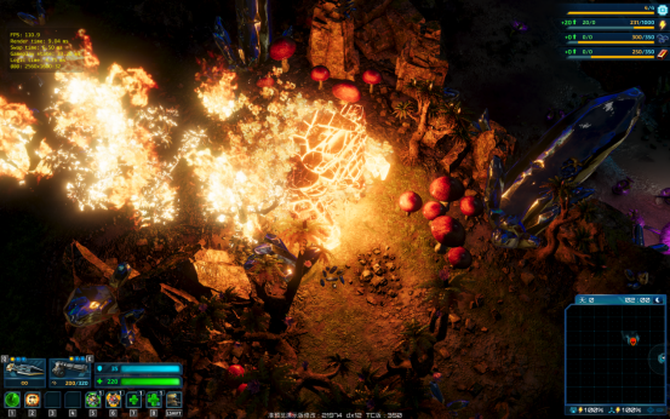This screenshot has height=419, width=670.
Task: Use the green-ringed item in slot 5
Action: tap(93, 399)
